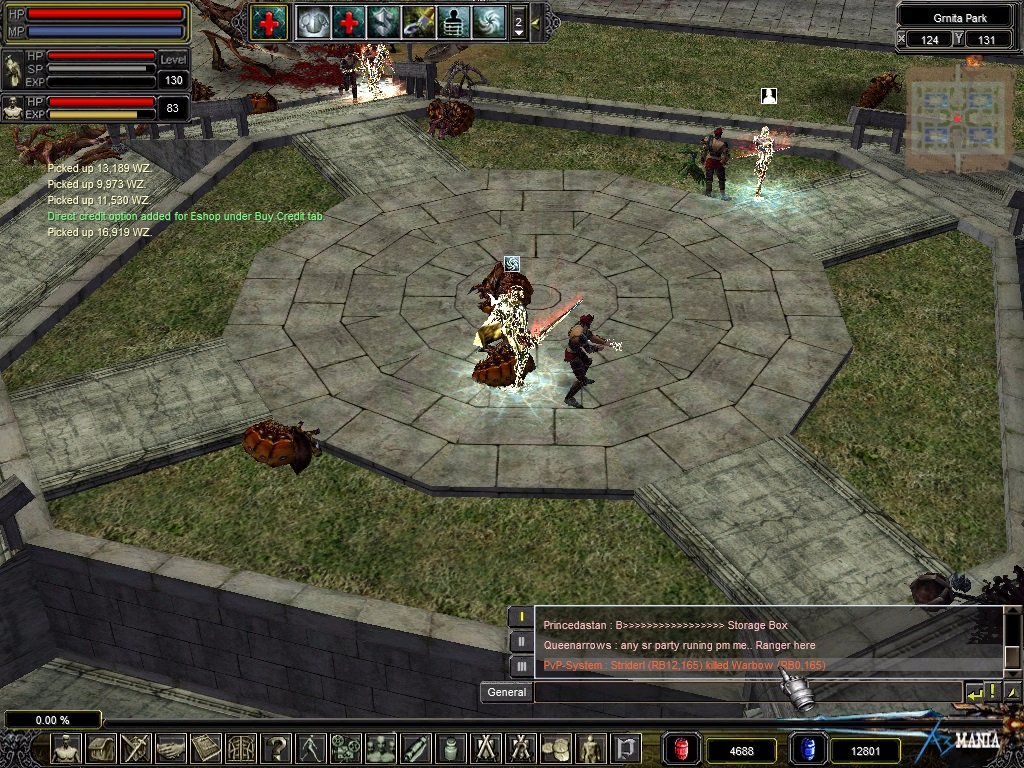Activate the sword strike skill icon
The image size is (1024, 768).
click(x=418, y=21)
